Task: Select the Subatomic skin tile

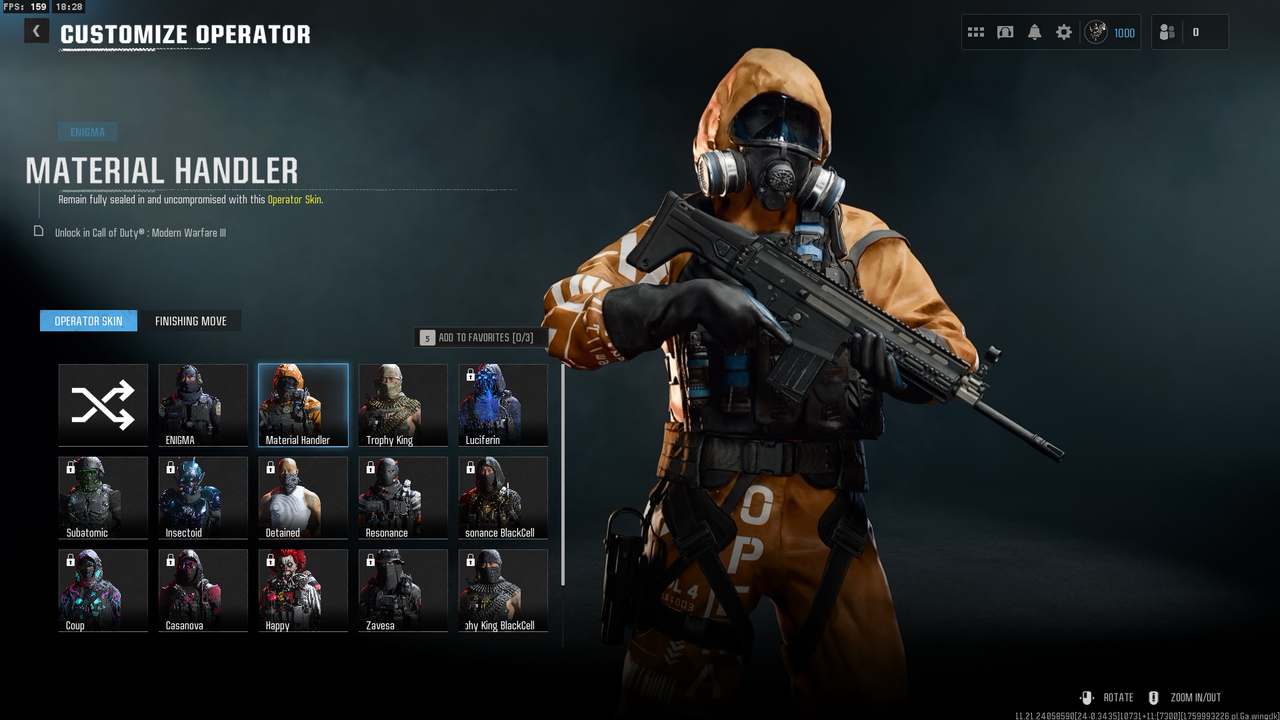Action: (103, 497)
